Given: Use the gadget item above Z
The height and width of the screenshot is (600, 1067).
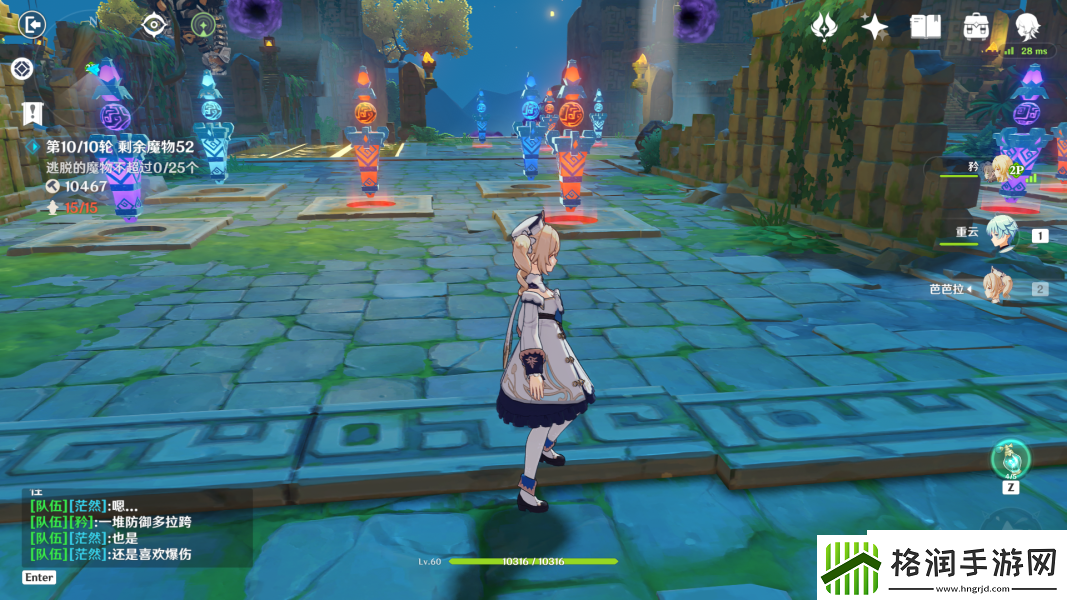Looking at the screenshot, I should click(x=1010, y=459).
